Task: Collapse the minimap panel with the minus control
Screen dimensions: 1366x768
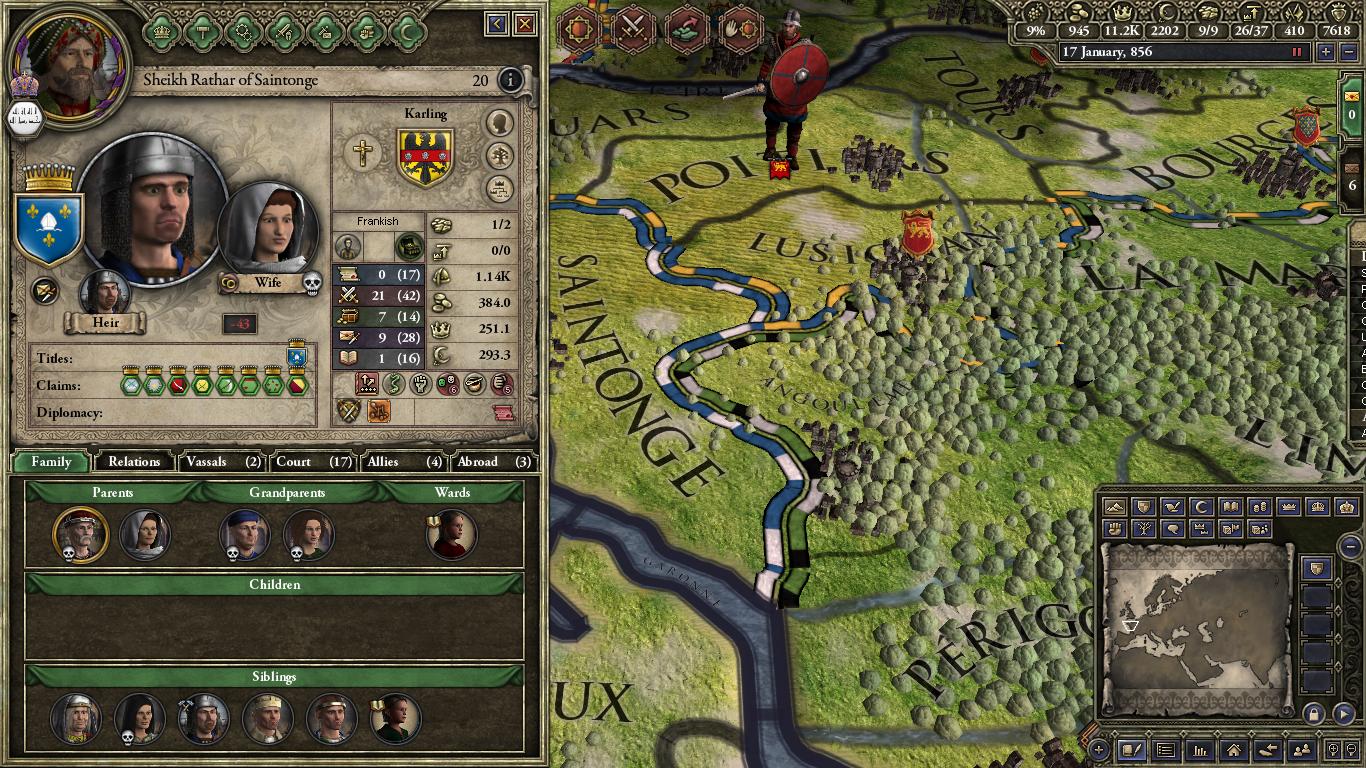Action: pos(1350,546)
